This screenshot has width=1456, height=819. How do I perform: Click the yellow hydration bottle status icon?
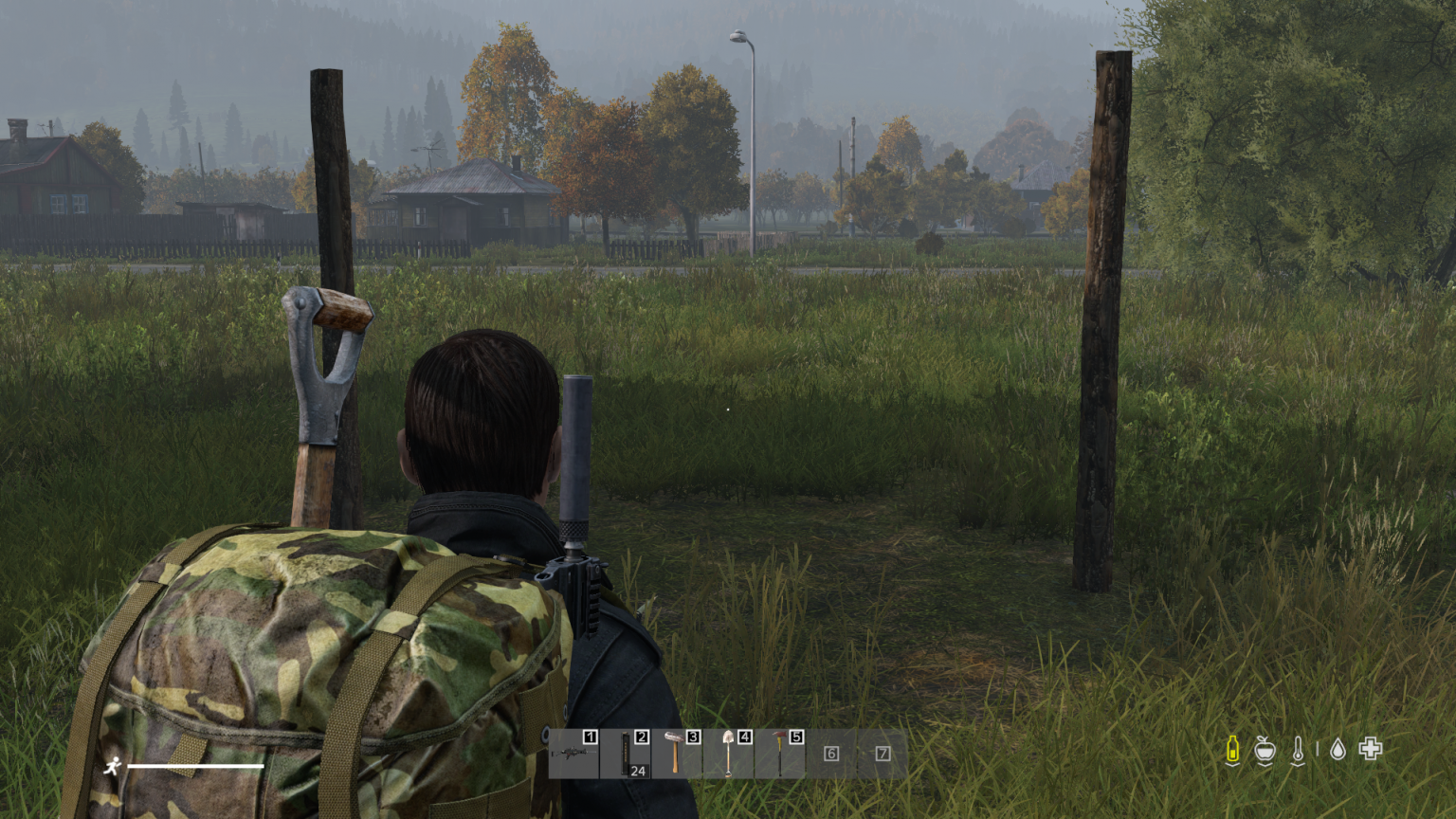tap(1231, 750)
